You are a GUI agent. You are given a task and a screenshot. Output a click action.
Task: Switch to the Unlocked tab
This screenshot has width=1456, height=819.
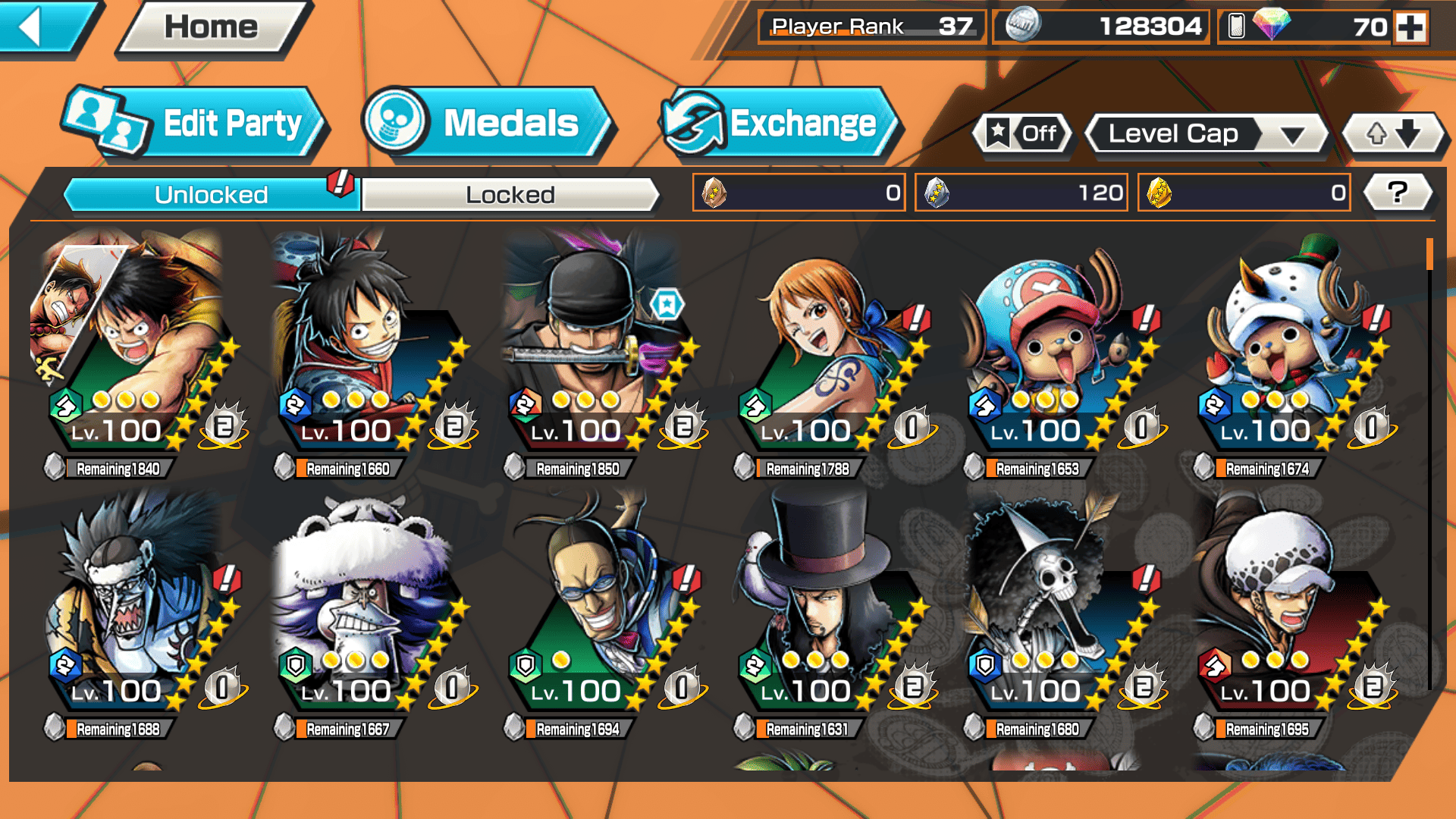point(211,195)
